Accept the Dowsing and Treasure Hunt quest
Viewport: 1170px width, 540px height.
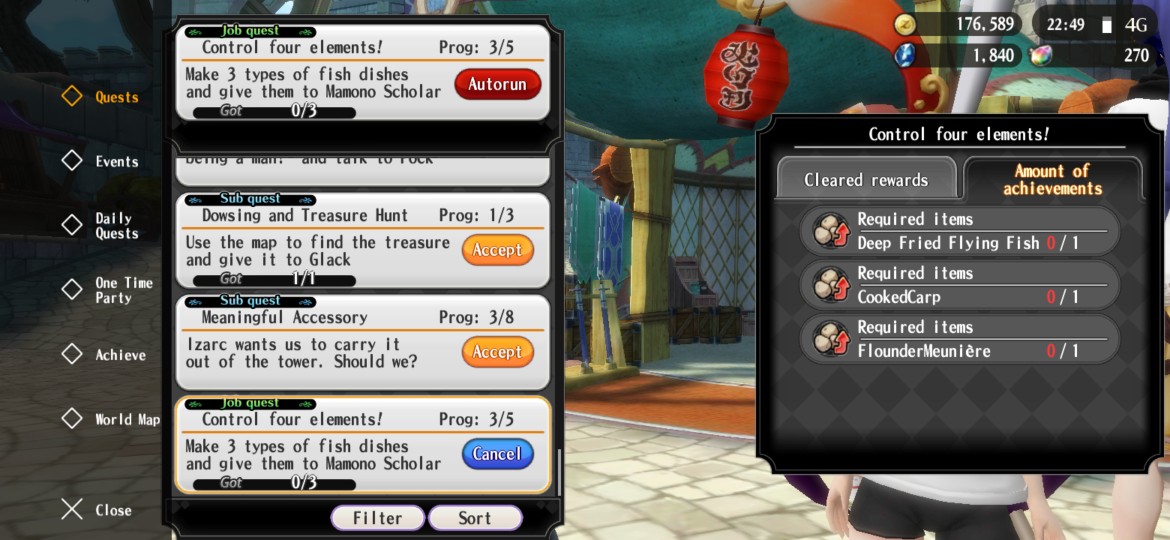[497, 250]
